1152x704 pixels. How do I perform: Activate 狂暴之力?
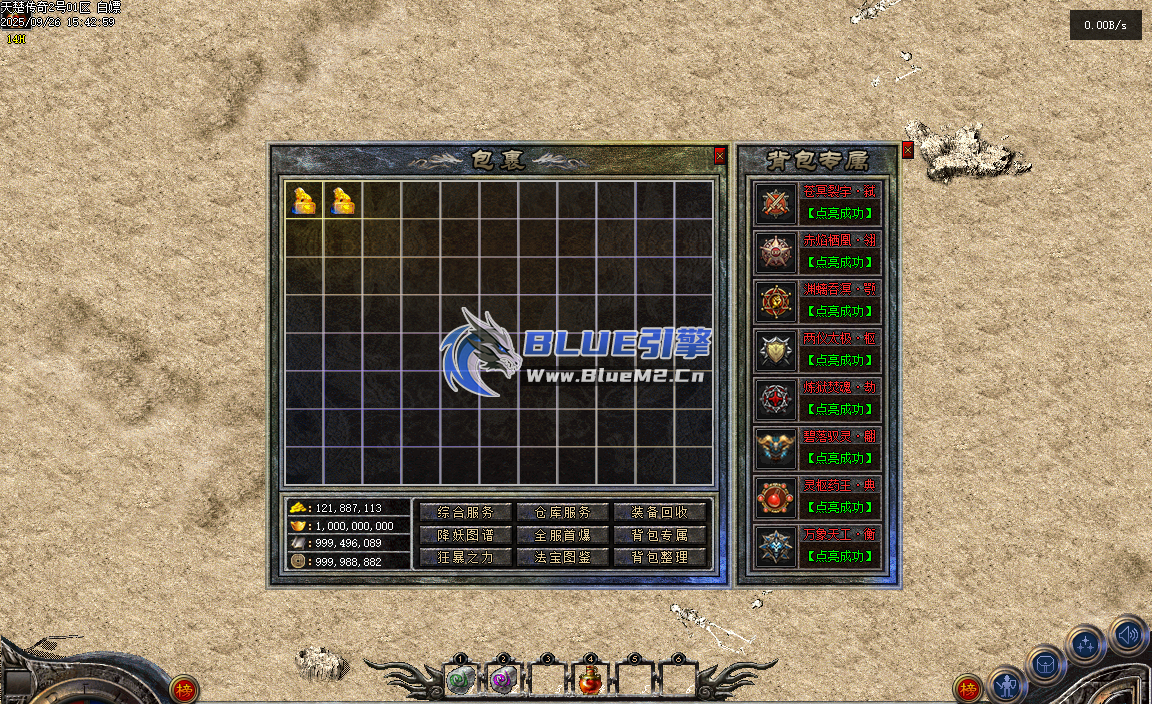pyautogui.click(x=465, y=557)
